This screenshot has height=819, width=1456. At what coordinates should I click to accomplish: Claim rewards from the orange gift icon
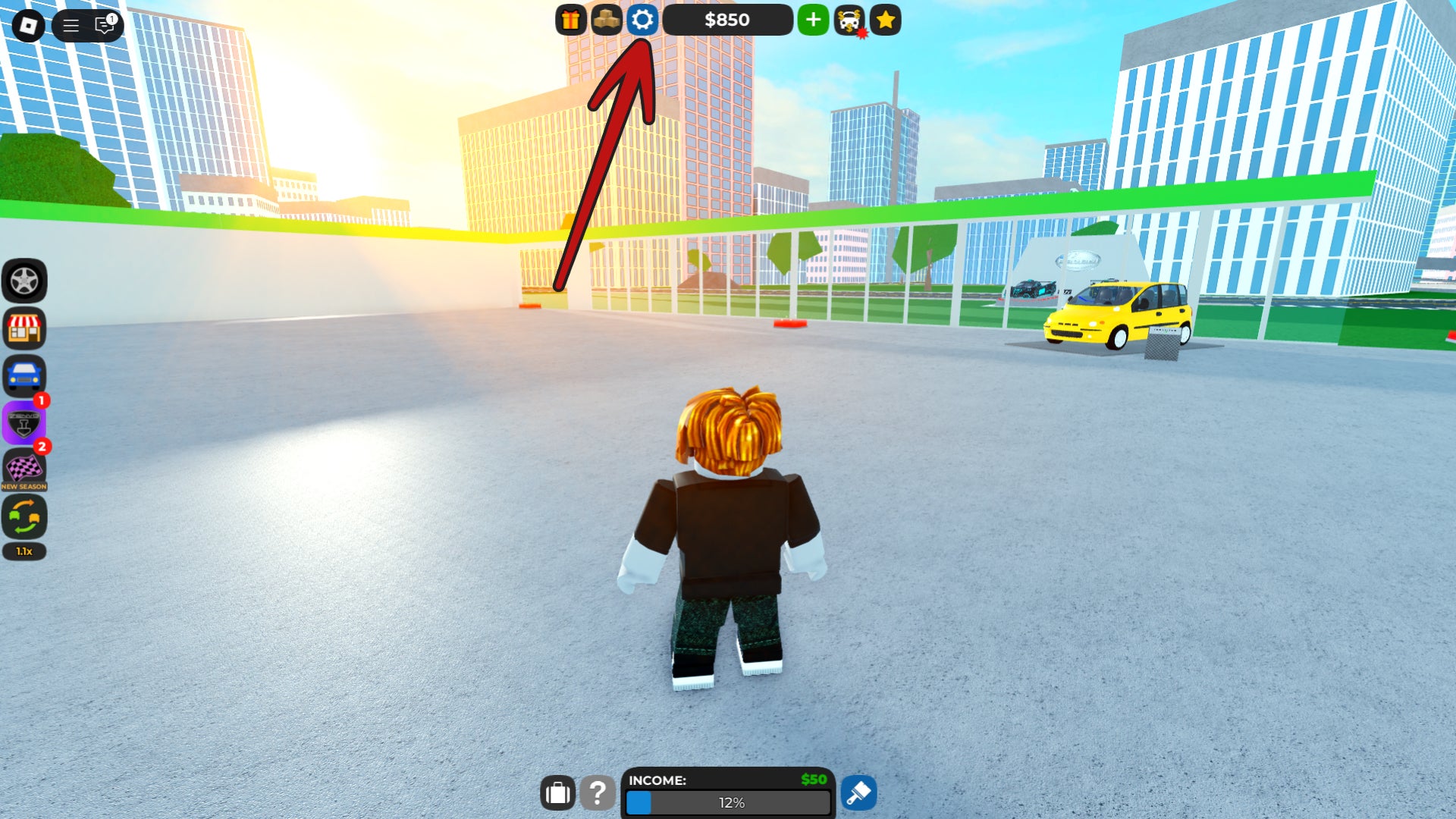coord(571,20)
